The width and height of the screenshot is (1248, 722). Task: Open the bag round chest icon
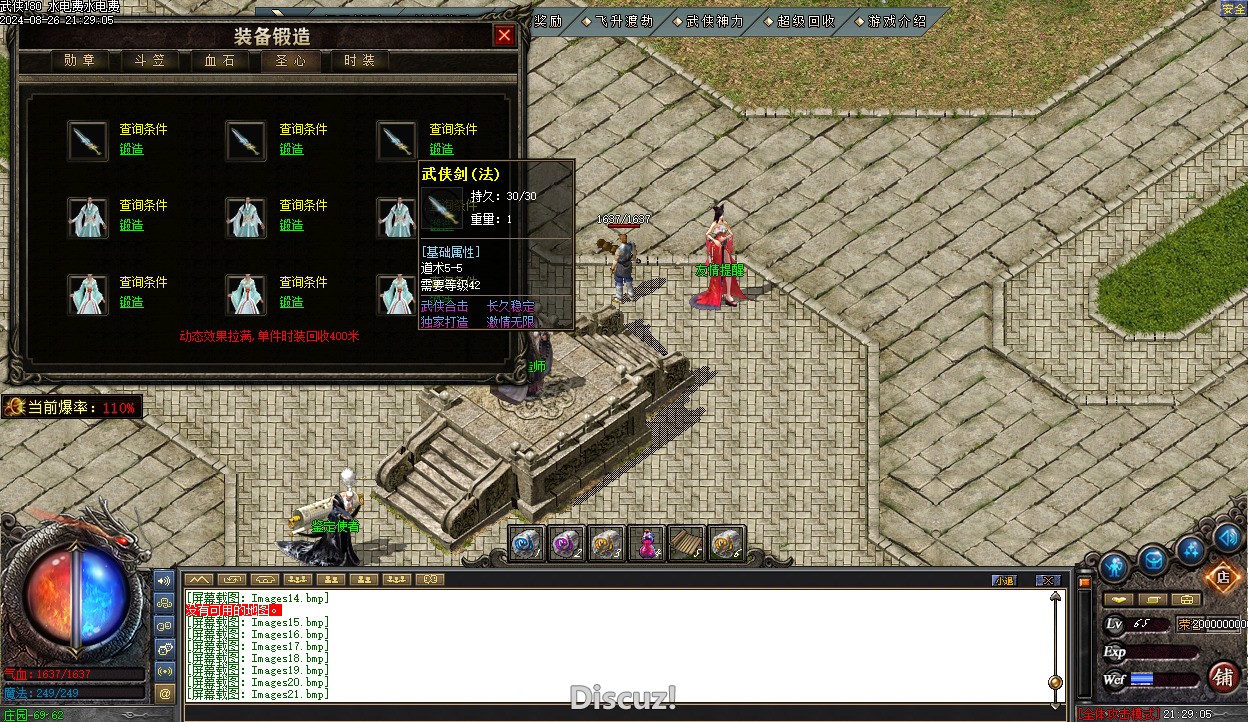[x=1153, y=561]
